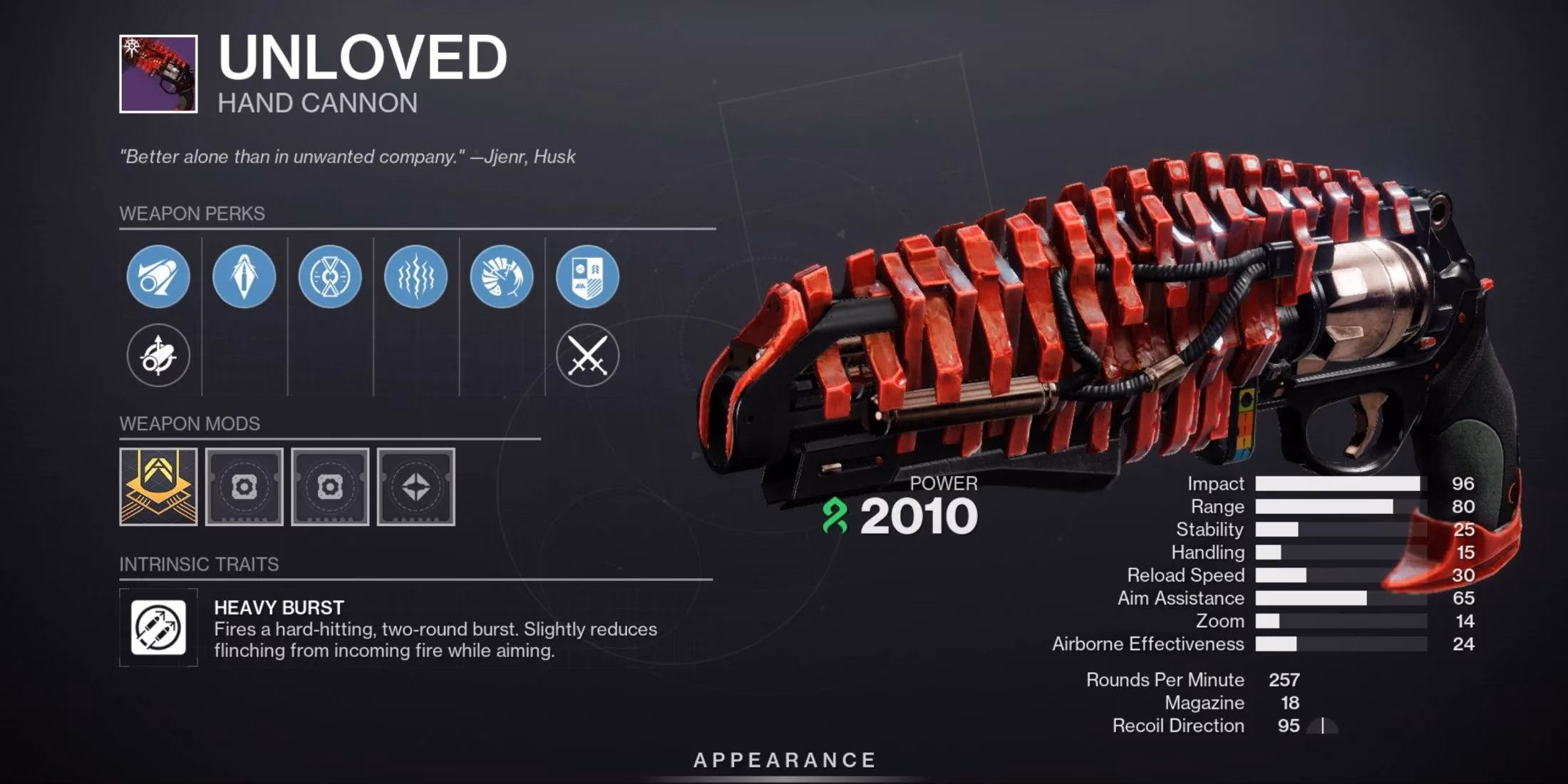Select the first barrel perk icon
The height and width of the screenshot is (784, 1568).
point(158,277)
